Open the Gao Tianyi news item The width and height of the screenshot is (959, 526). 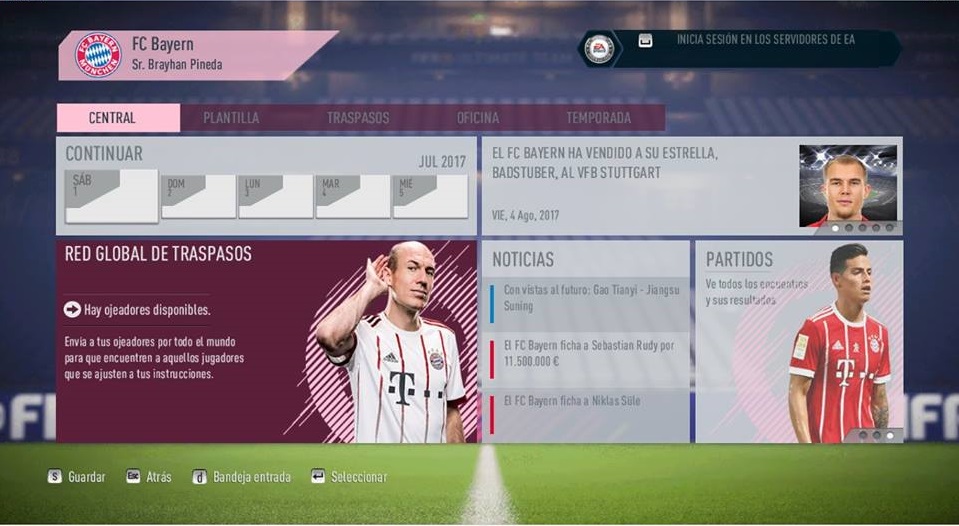coord(590,297)
